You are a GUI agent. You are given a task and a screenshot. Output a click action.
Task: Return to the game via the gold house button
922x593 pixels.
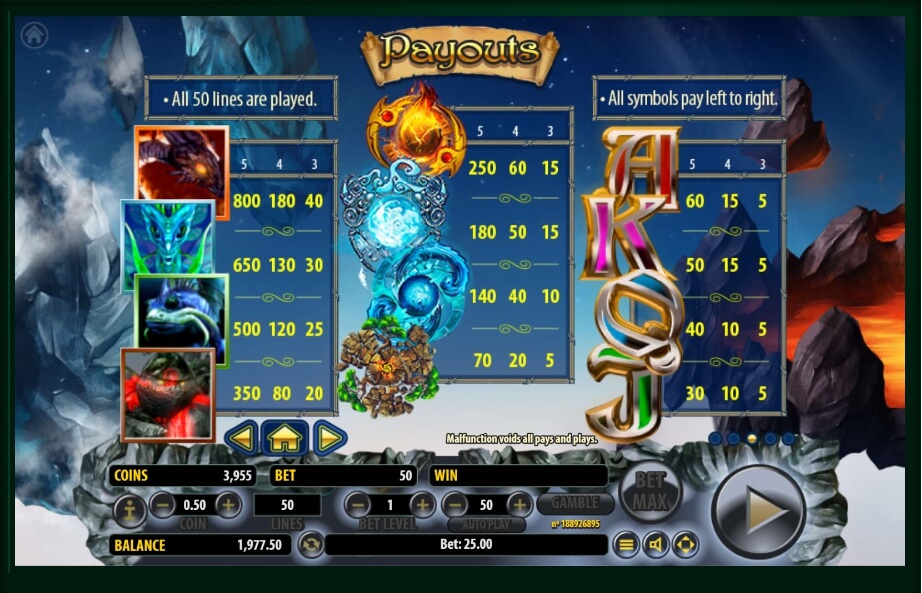[x=285, y=437]
